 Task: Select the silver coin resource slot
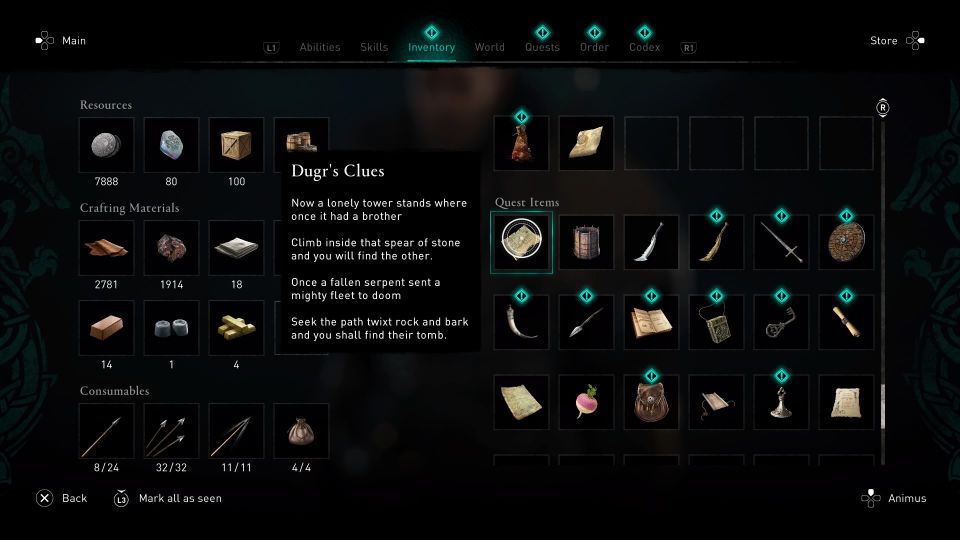click(107, 145)
